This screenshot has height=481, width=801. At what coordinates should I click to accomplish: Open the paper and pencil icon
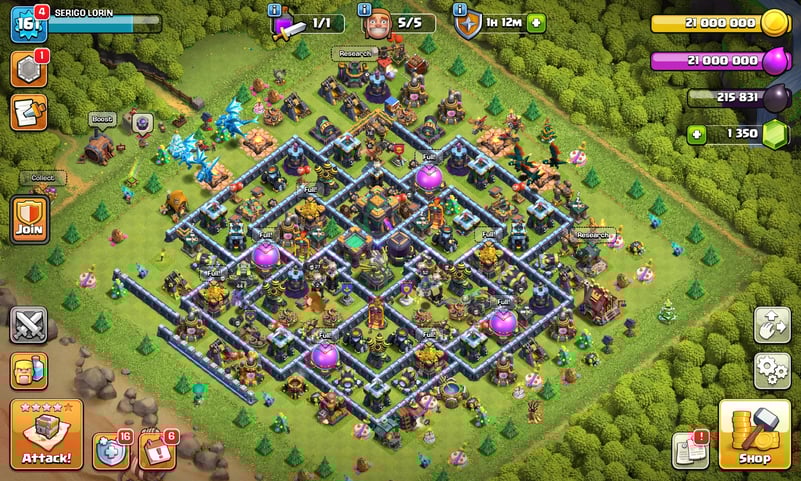coord(29,112)
